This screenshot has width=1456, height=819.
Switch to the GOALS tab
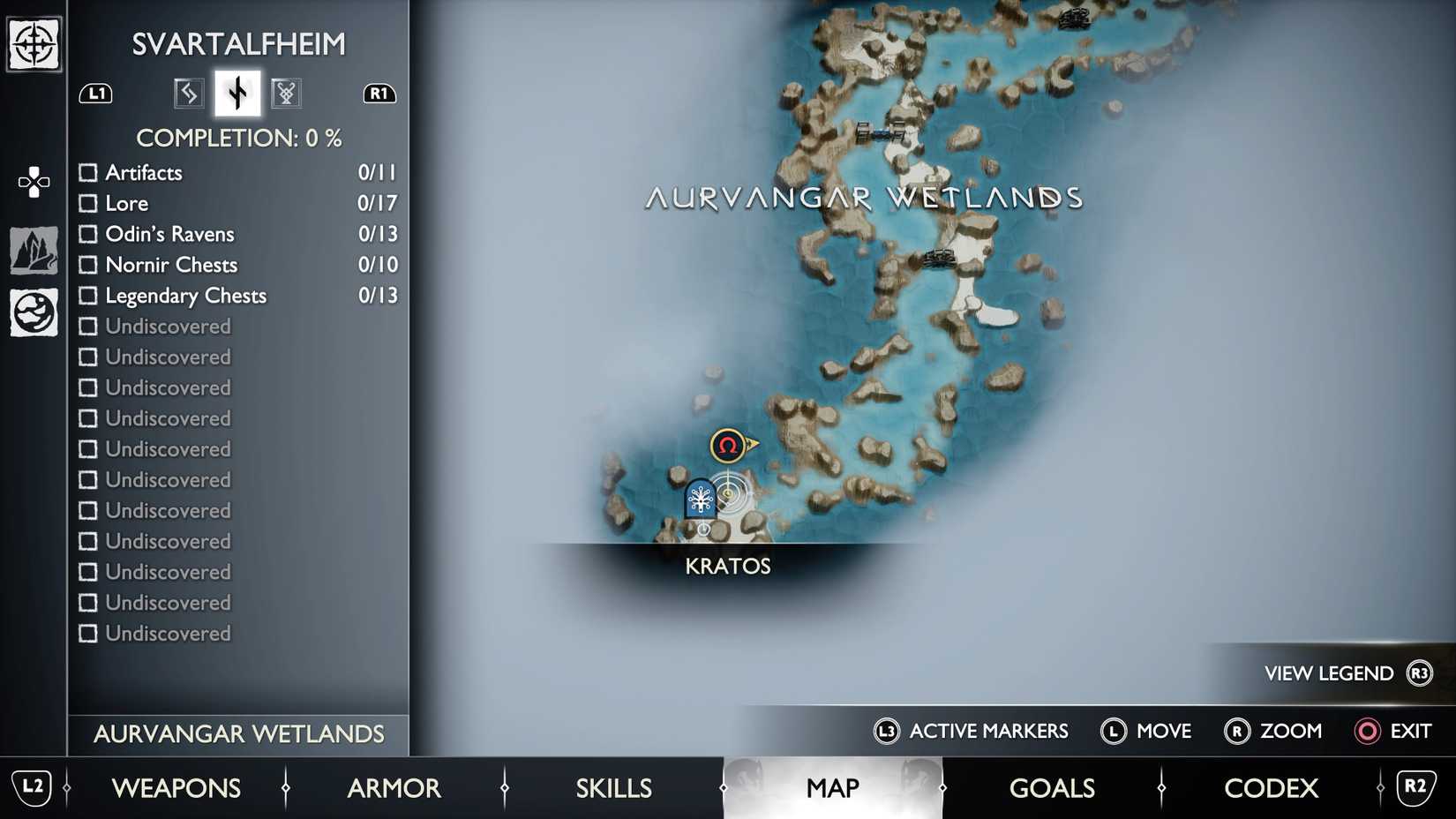1051,787
